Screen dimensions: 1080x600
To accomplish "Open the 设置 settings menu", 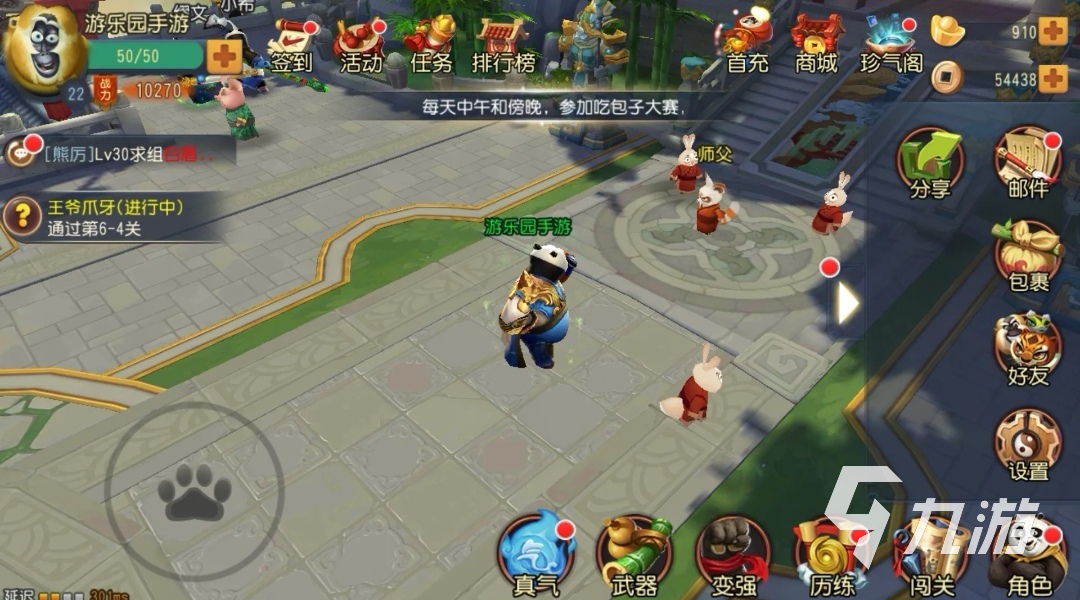I will [x=1027, y=445].
